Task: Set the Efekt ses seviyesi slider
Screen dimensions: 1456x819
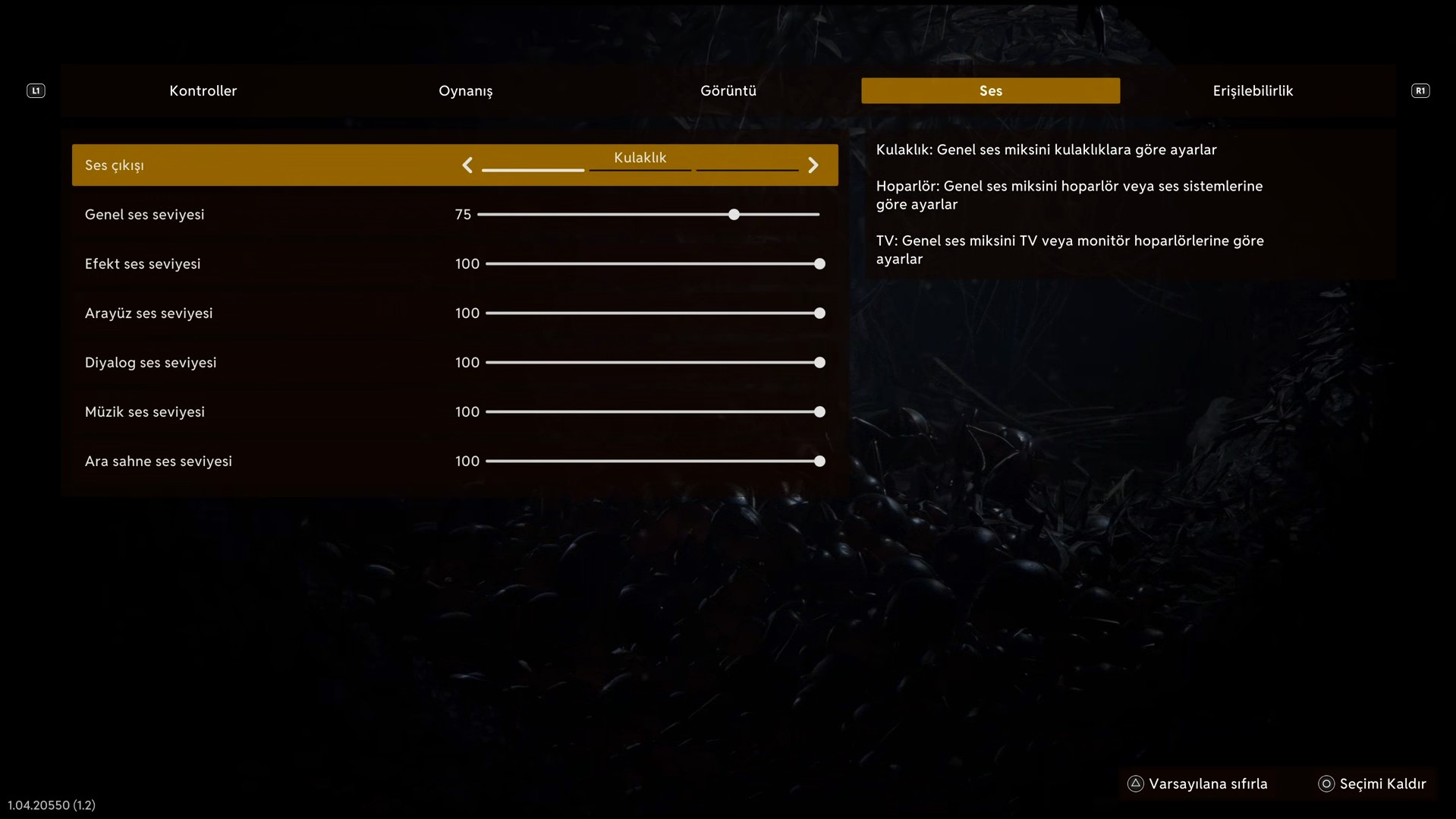Action: [x=819, y=264]
